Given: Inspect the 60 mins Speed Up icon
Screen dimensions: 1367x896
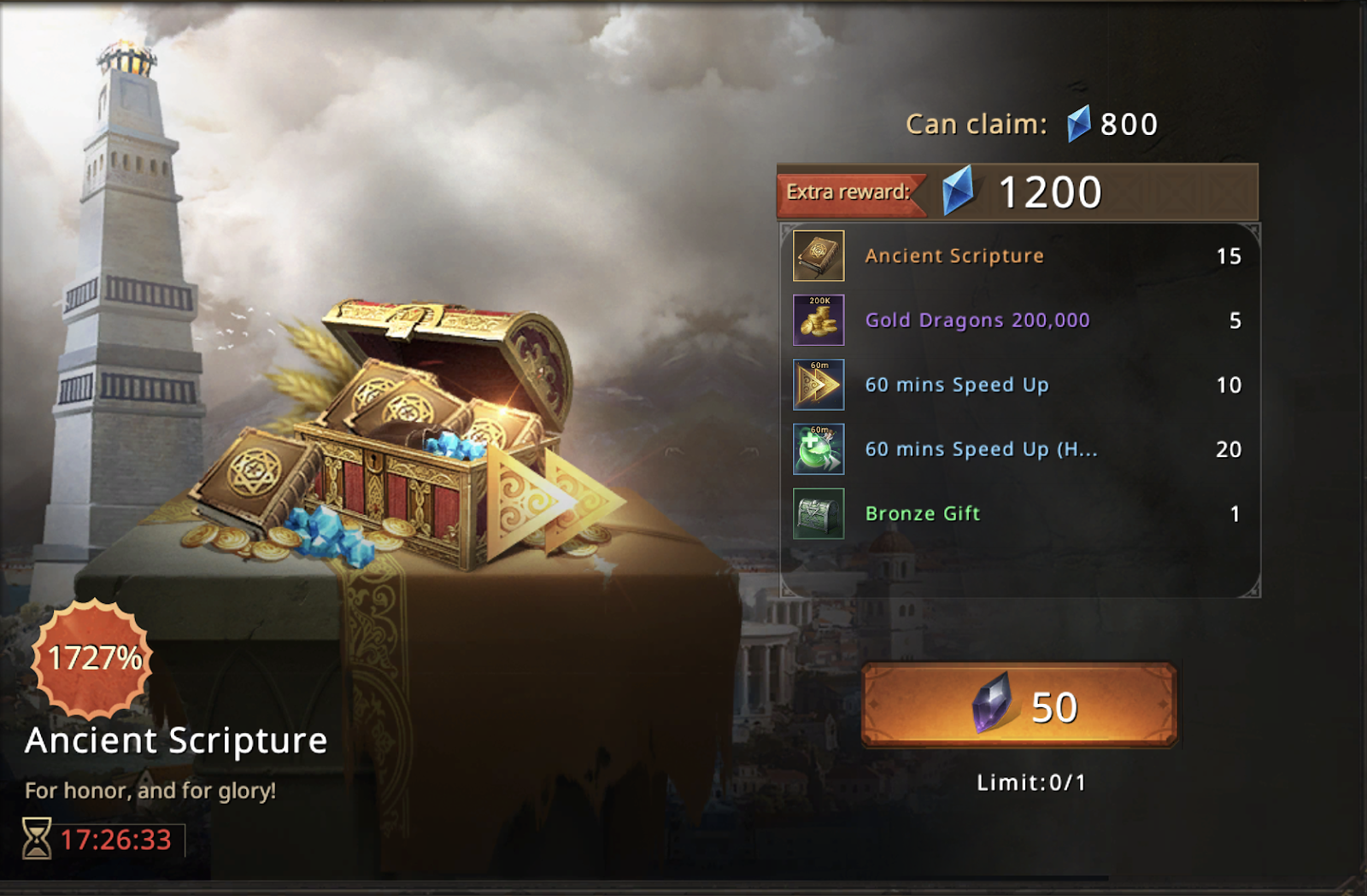Looking at the screenshot, I should [818, 384].
